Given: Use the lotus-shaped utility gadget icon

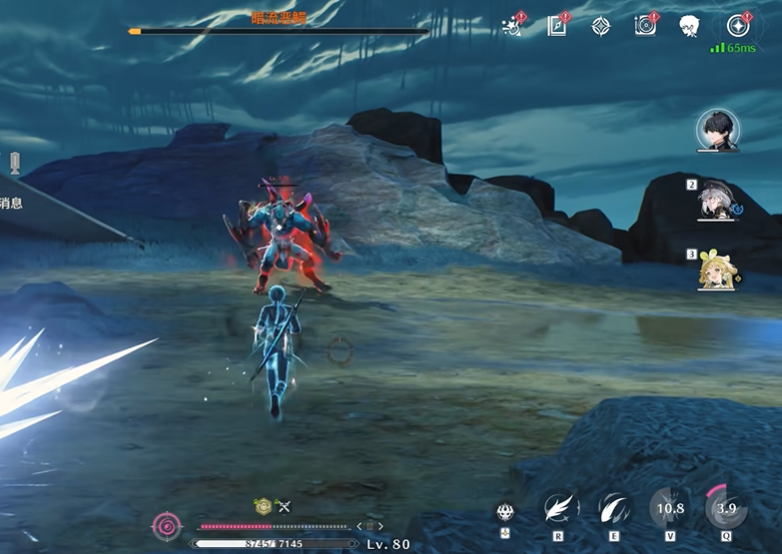Looking at the screenshot, I should coord(504,512).
